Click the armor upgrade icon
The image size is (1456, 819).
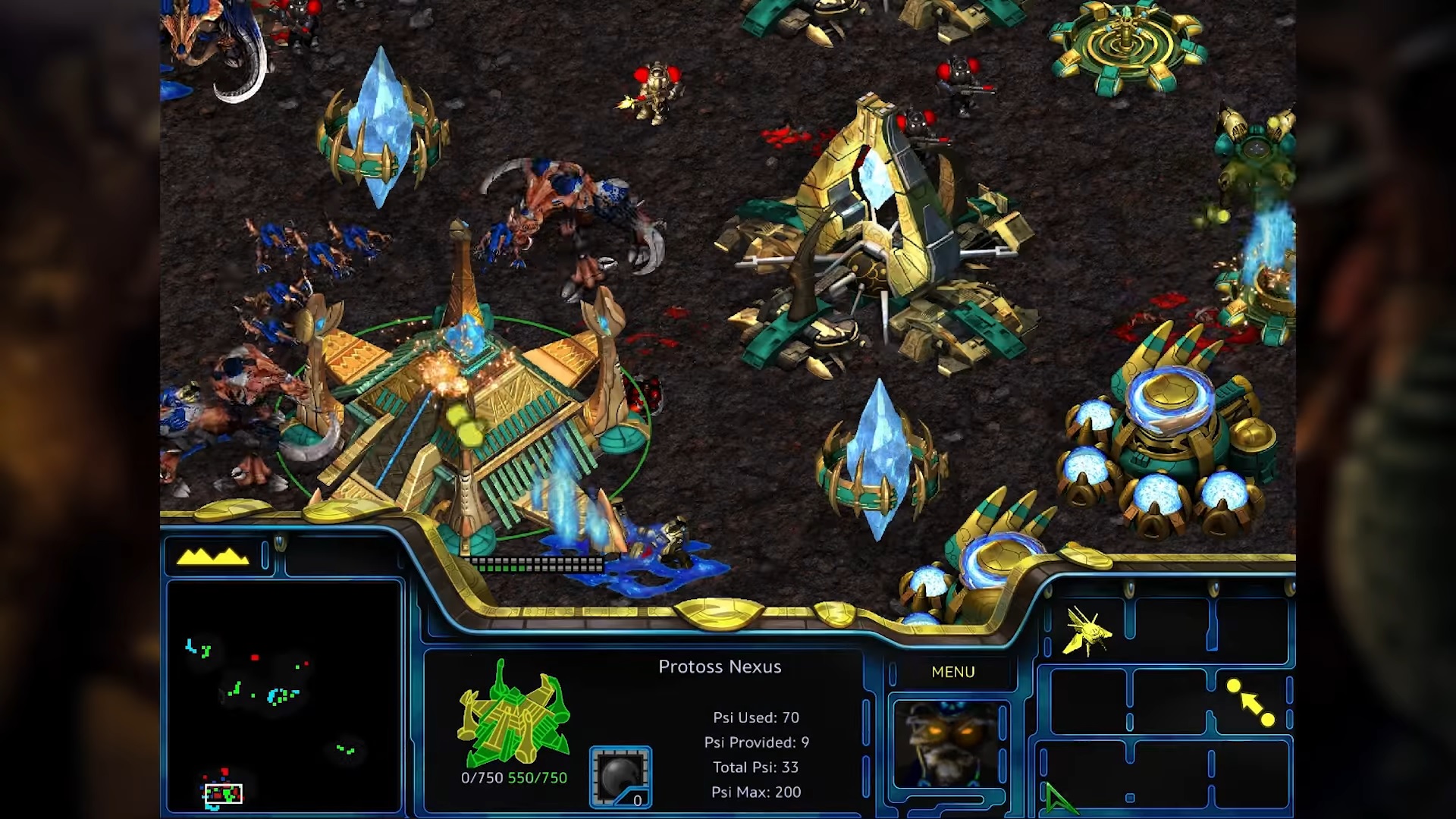click(620, 777)
